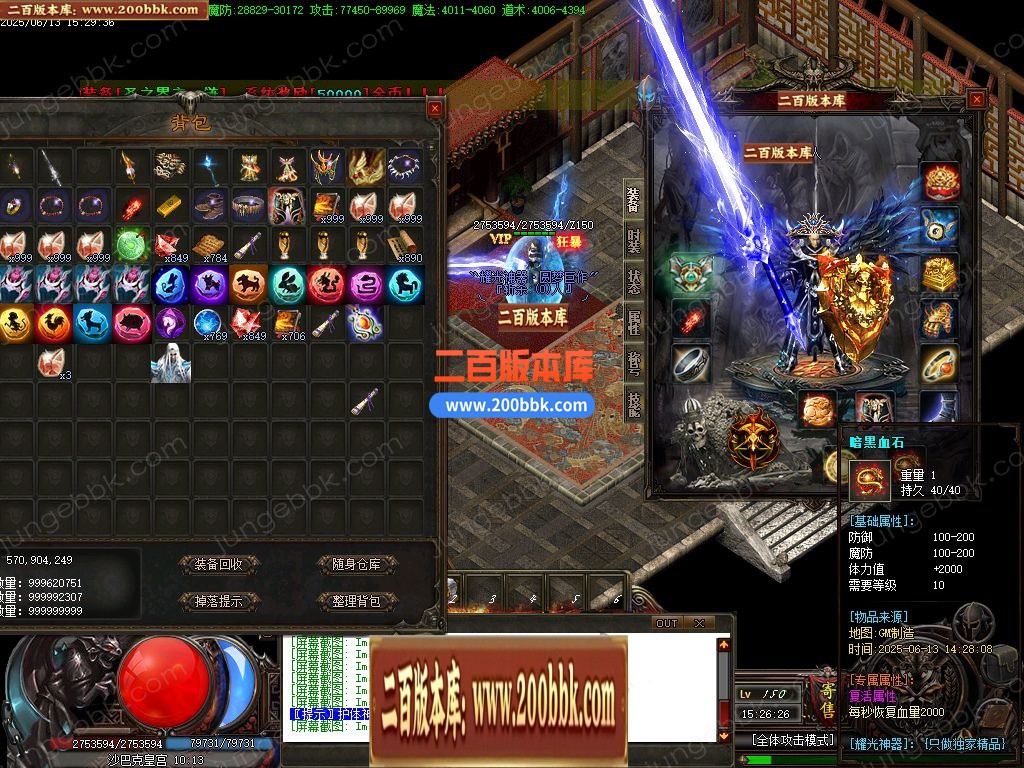Sort the bag with 整理背包
This screenshot has width=1024, height=768.
pyautogui.click(x=357, y=602)
